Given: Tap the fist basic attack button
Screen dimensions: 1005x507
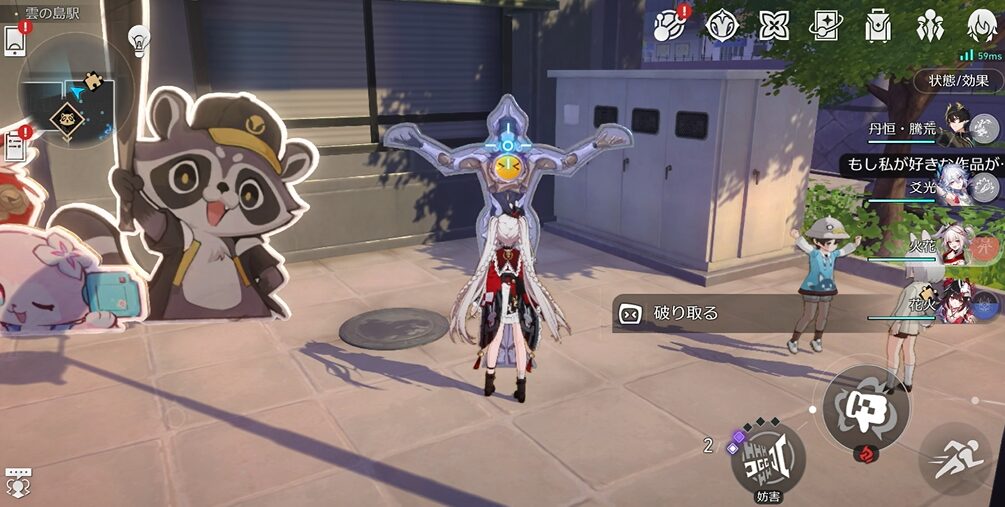Looking at the screenshot, I should point(865,407).
